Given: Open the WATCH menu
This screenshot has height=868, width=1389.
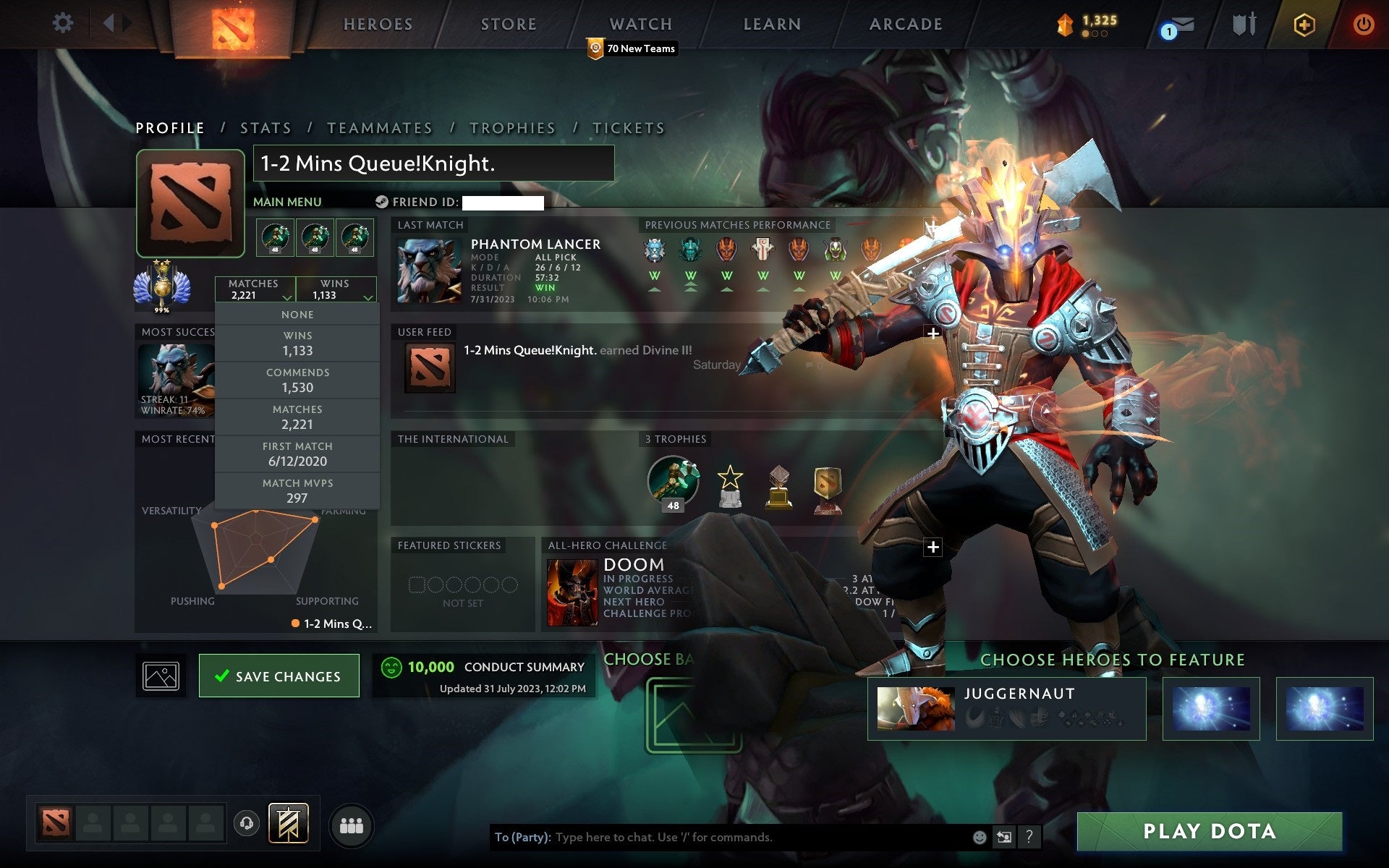Looking at the screenshot, I should tap(640, 24).
